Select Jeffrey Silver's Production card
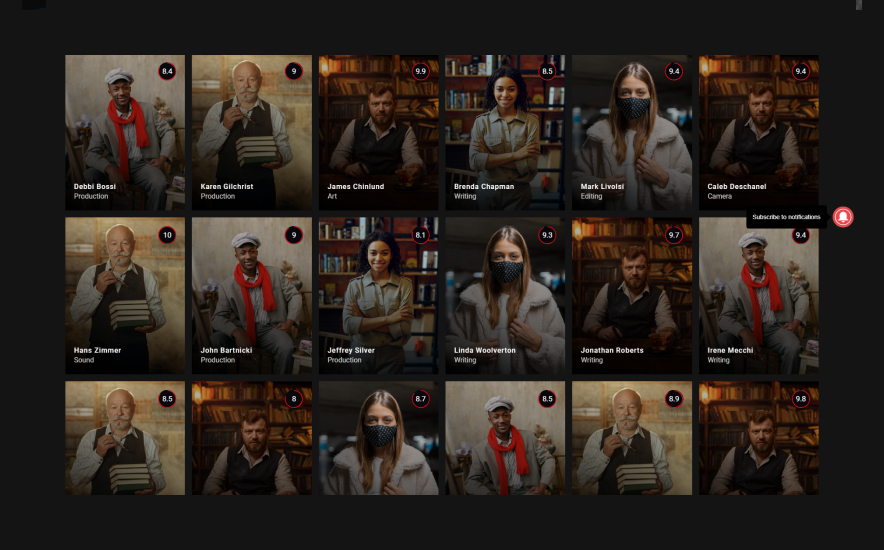 (x=378, y=296)
